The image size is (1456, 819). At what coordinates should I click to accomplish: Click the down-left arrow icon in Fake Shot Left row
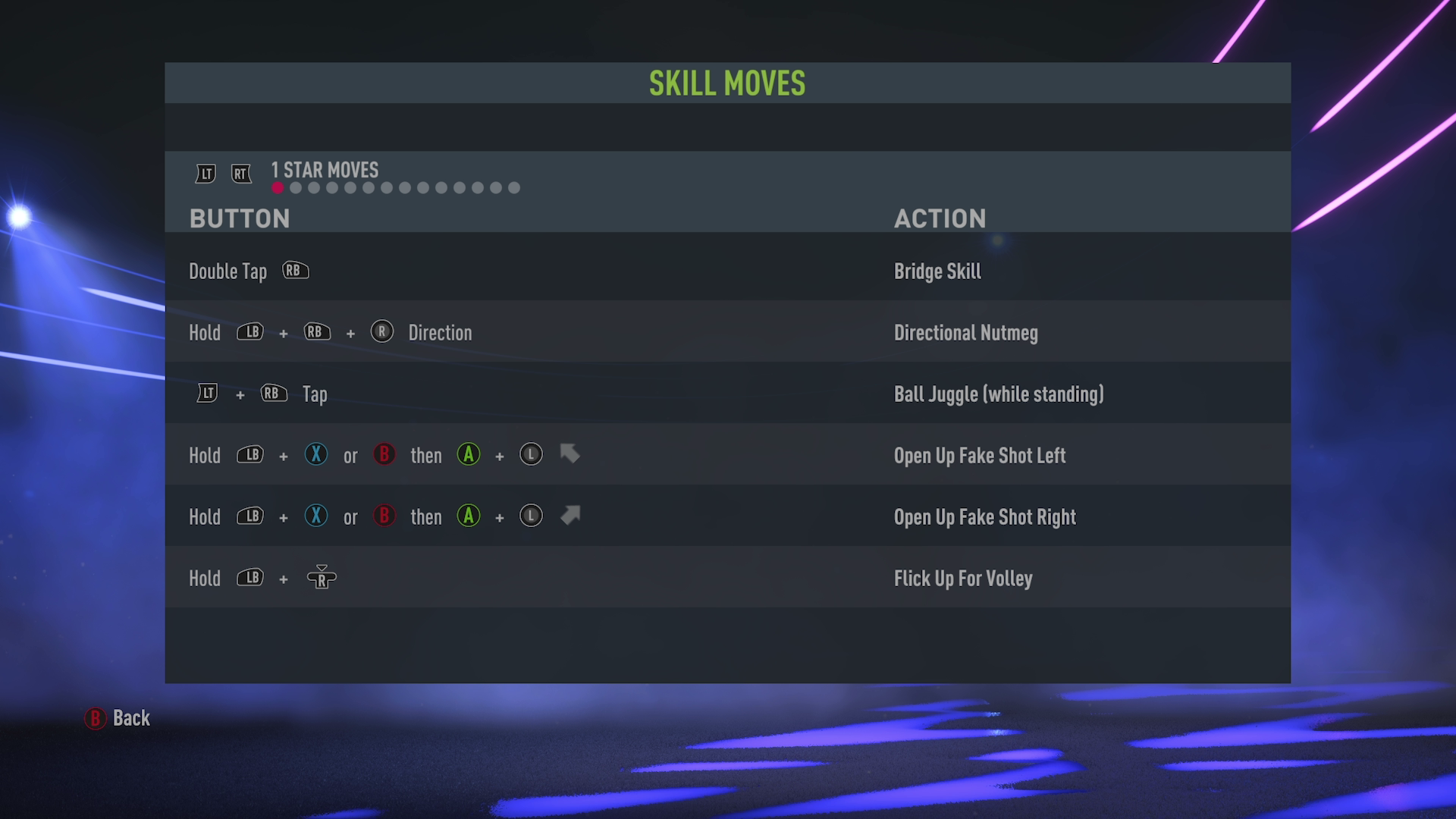[570, 454]
